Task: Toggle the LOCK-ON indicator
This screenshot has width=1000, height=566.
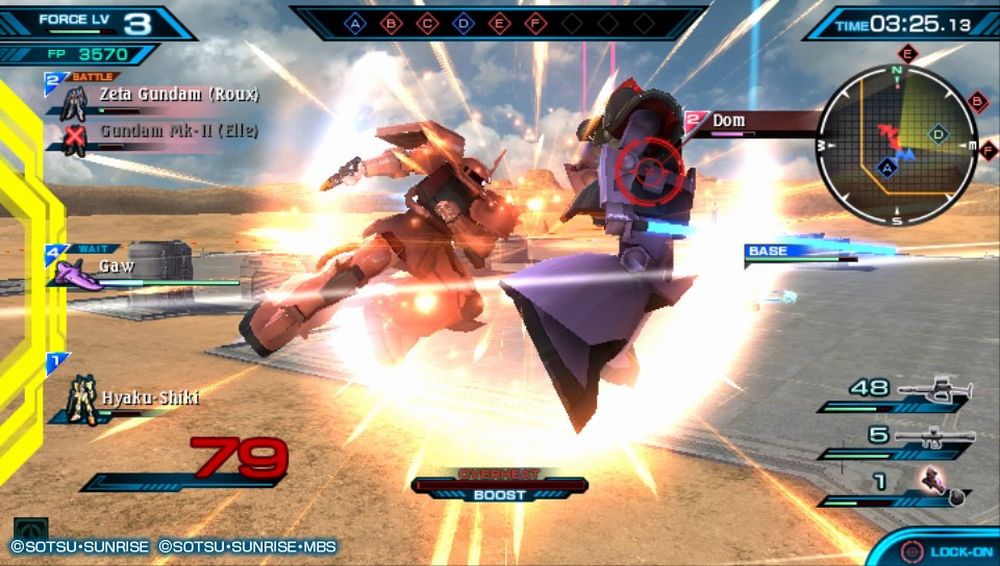Action: [945, 551]
